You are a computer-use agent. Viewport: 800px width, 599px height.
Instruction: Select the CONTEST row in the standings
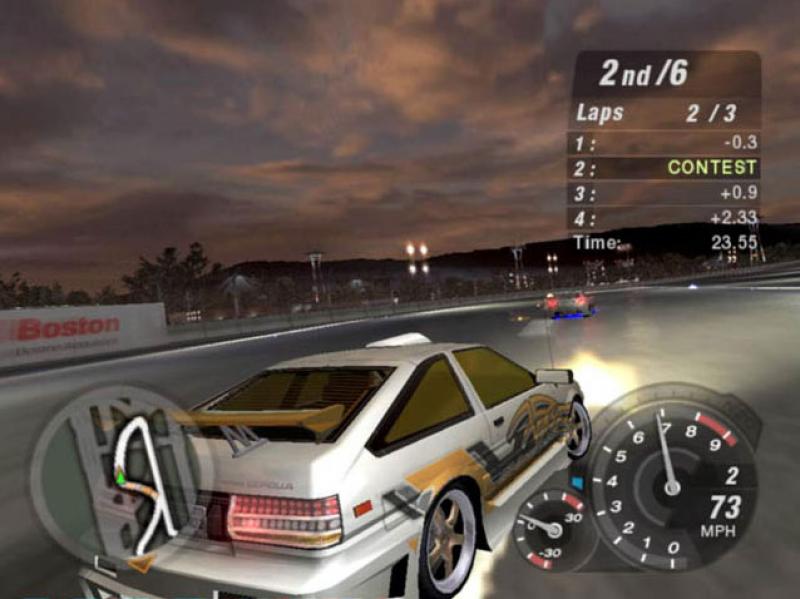(664, 168)
